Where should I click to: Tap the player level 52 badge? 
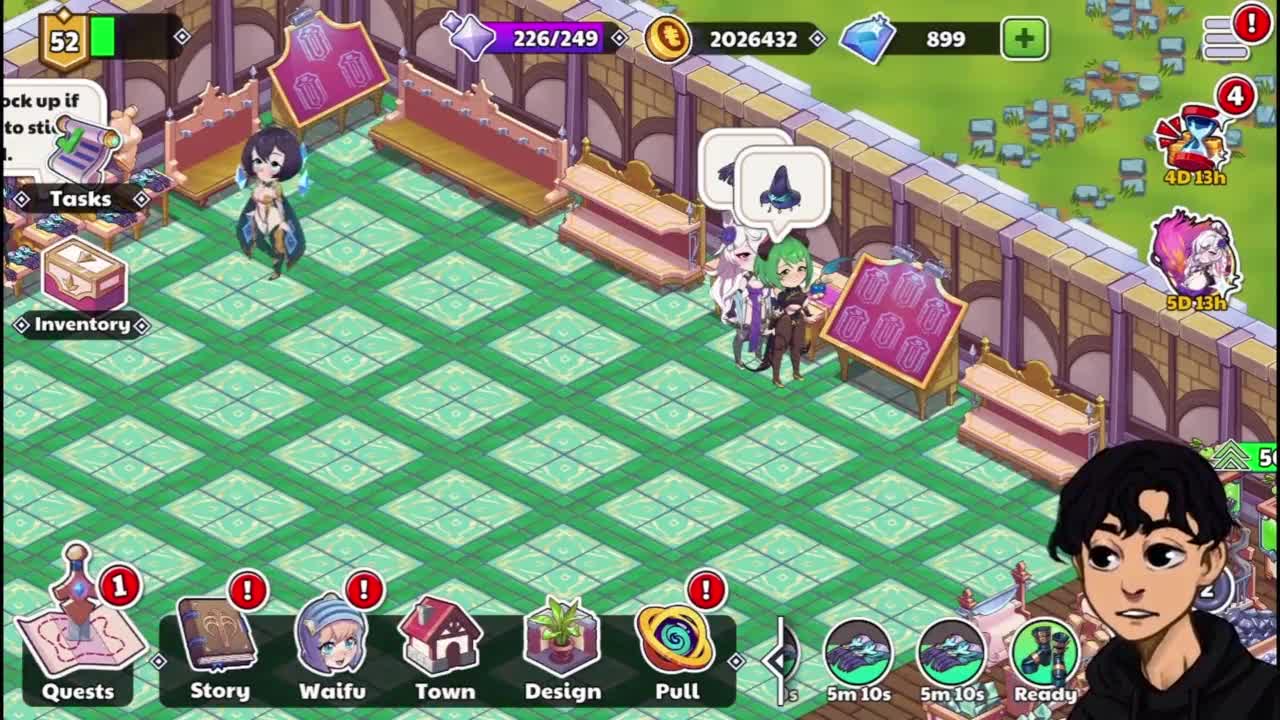[65, 41]
